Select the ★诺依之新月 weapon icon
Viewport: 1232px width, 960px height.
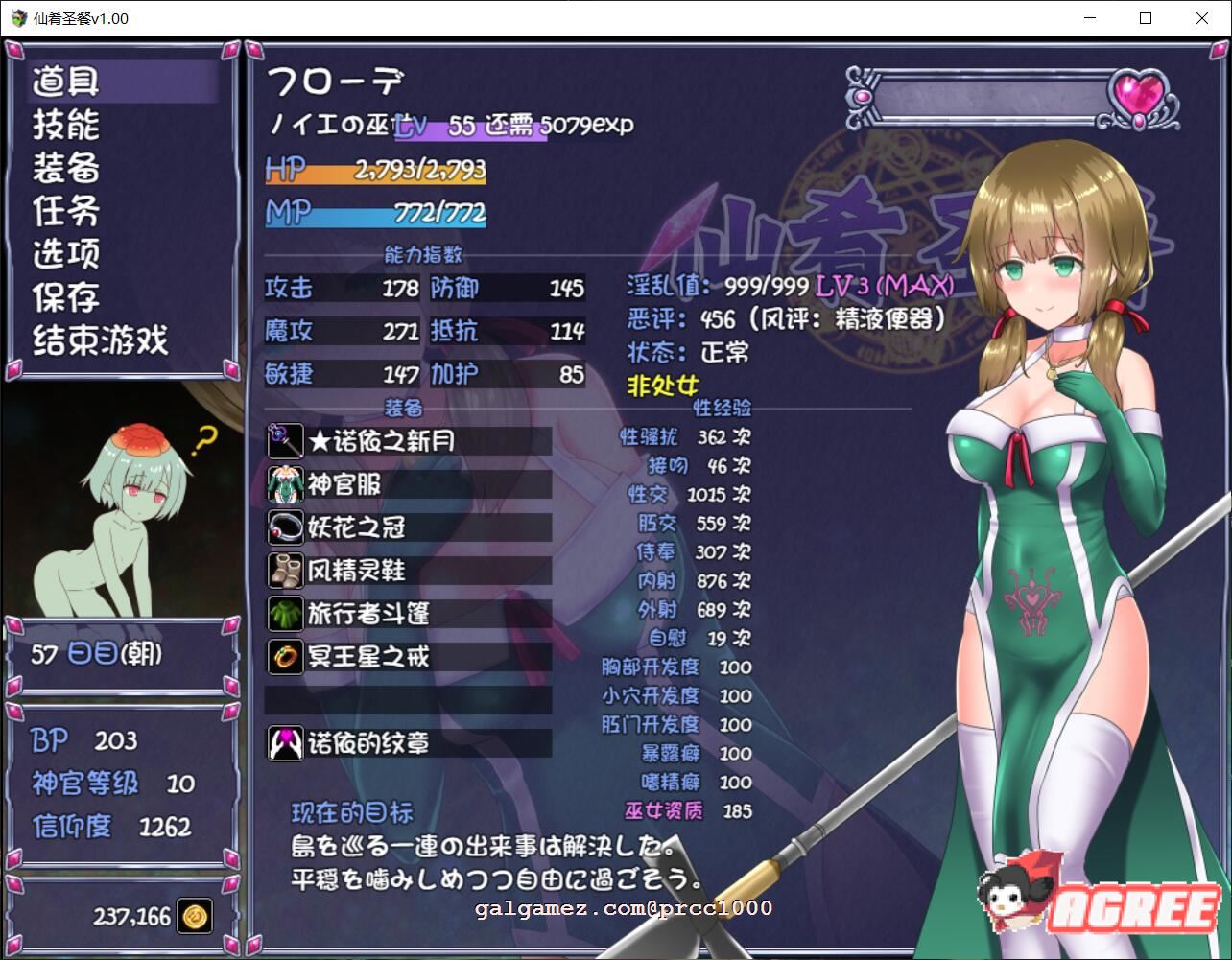pos(285,441)
